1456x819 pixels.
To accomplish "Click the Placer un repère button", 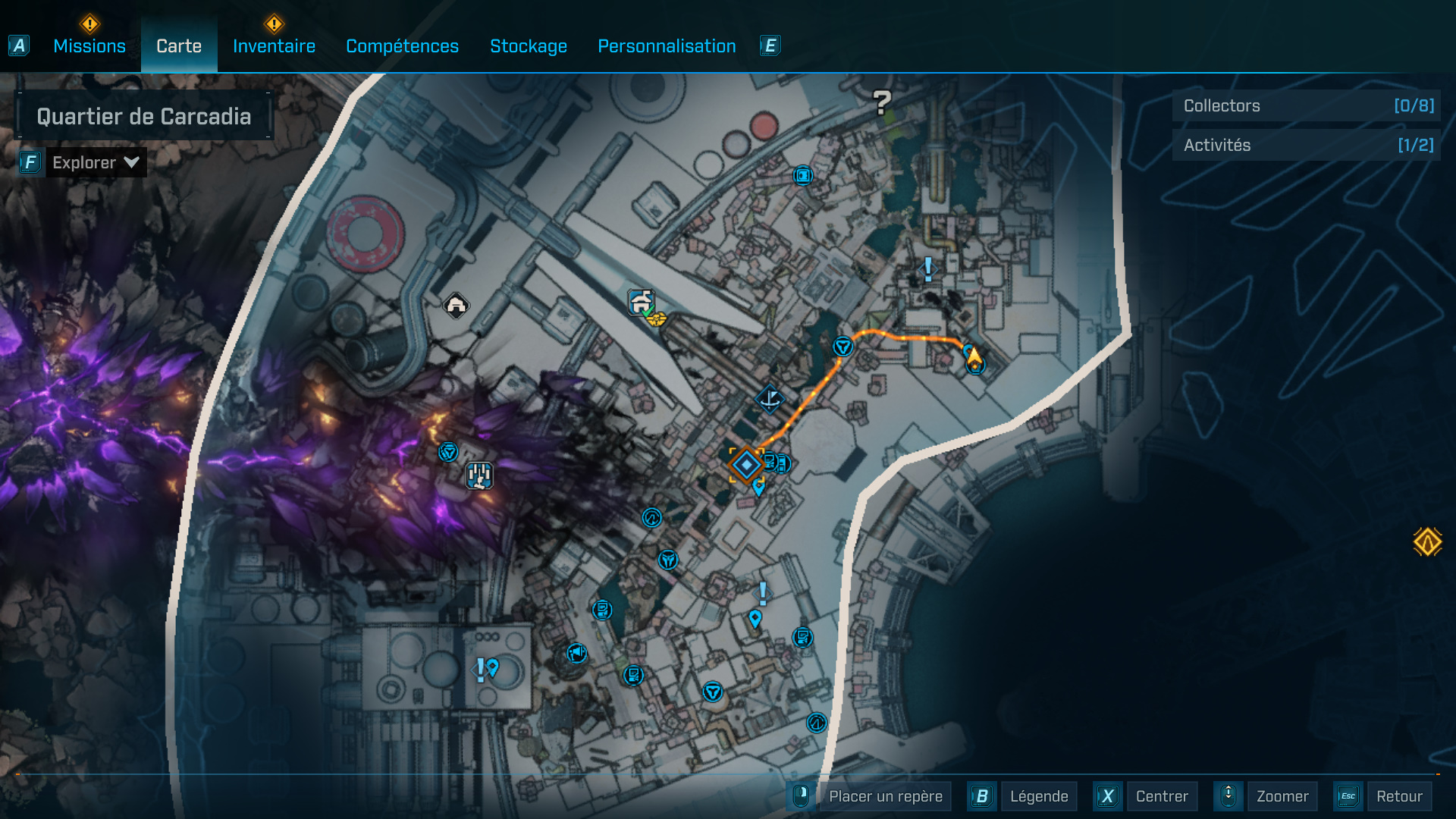I will tap(884, 796).
